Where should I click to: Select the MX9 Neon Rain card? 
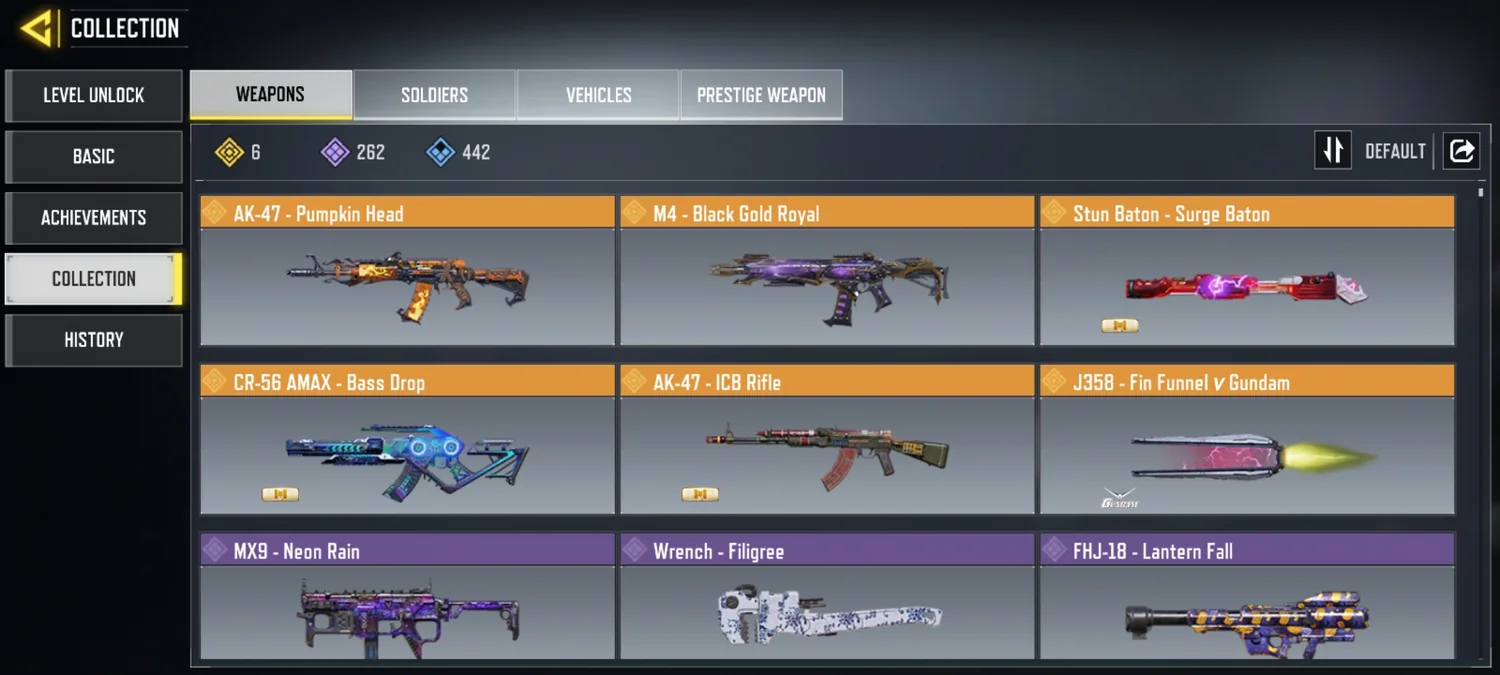[x=407, y=598]
